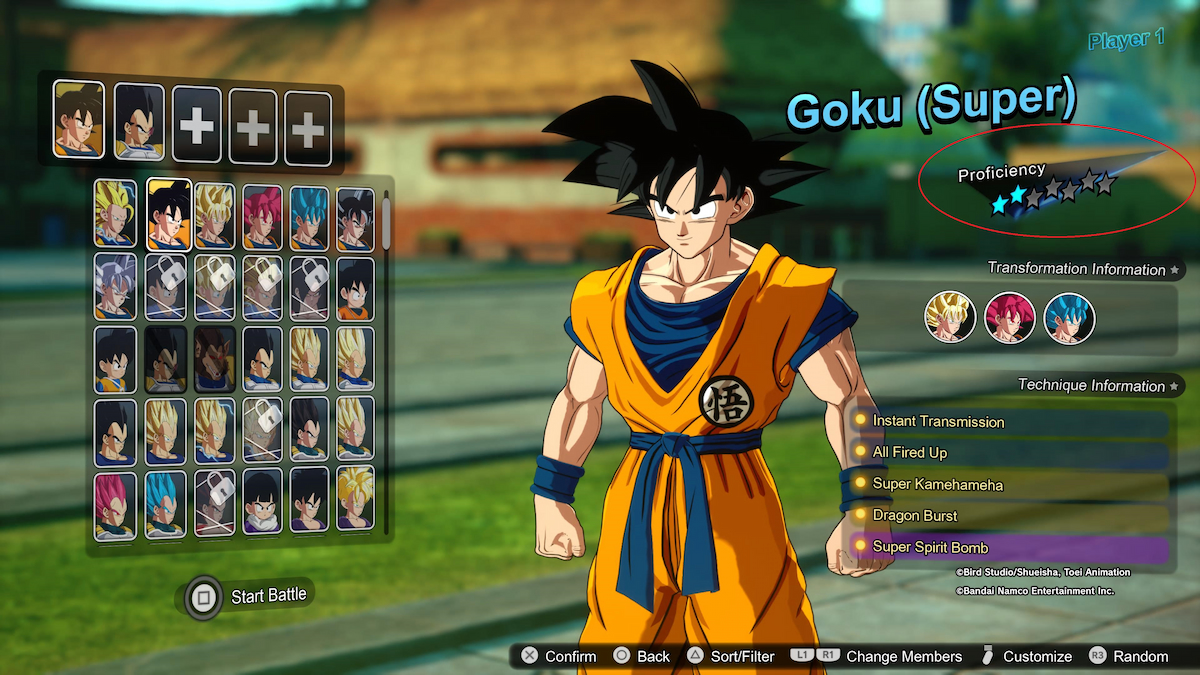The height and width of the screenshot is (675, 1200).
Task: Choose the highlighted Goku (Super) roster portrait
Action: tap(169, 214)
